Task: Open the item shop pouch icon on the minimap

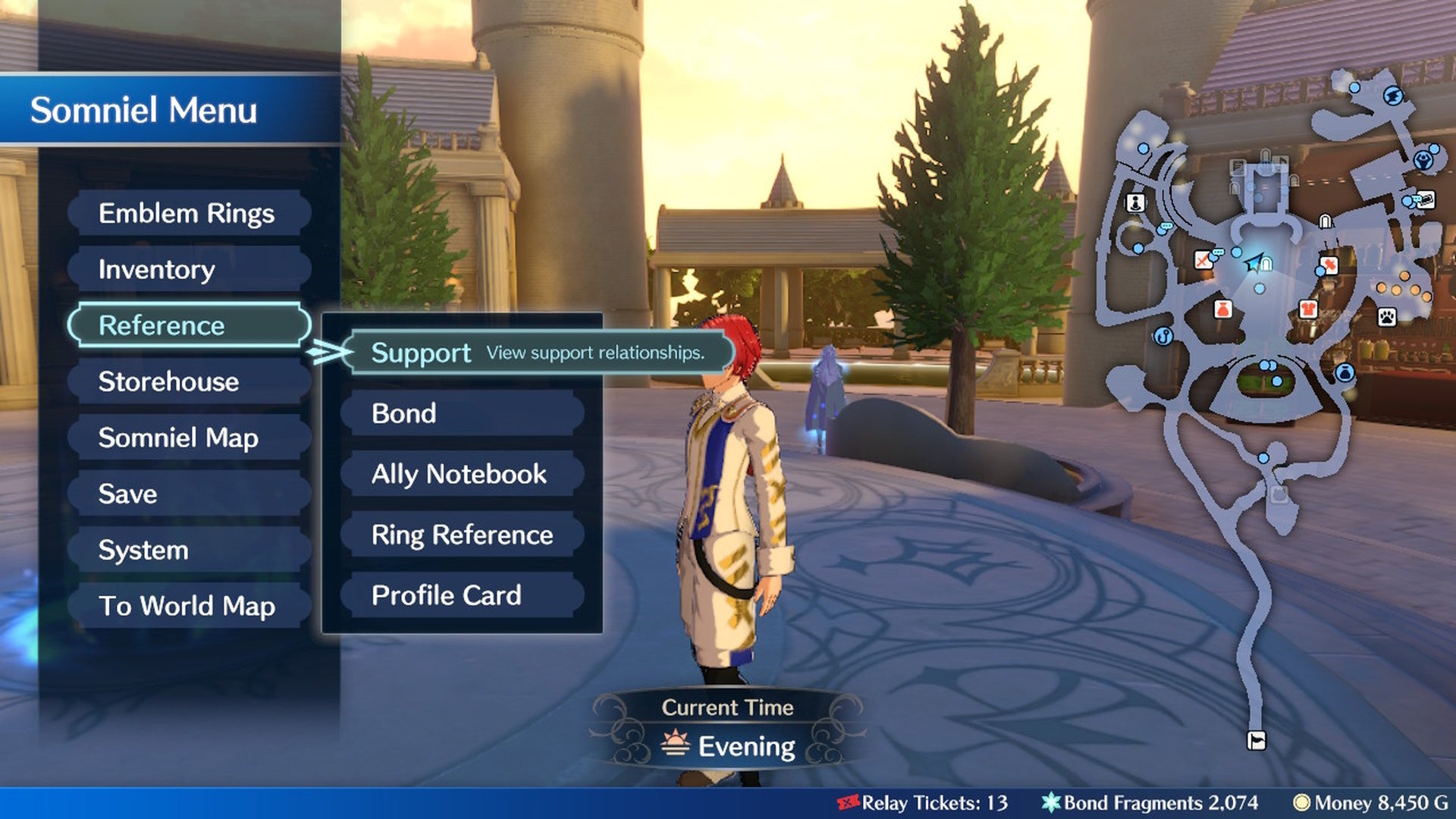Action: click(1222, 308)
